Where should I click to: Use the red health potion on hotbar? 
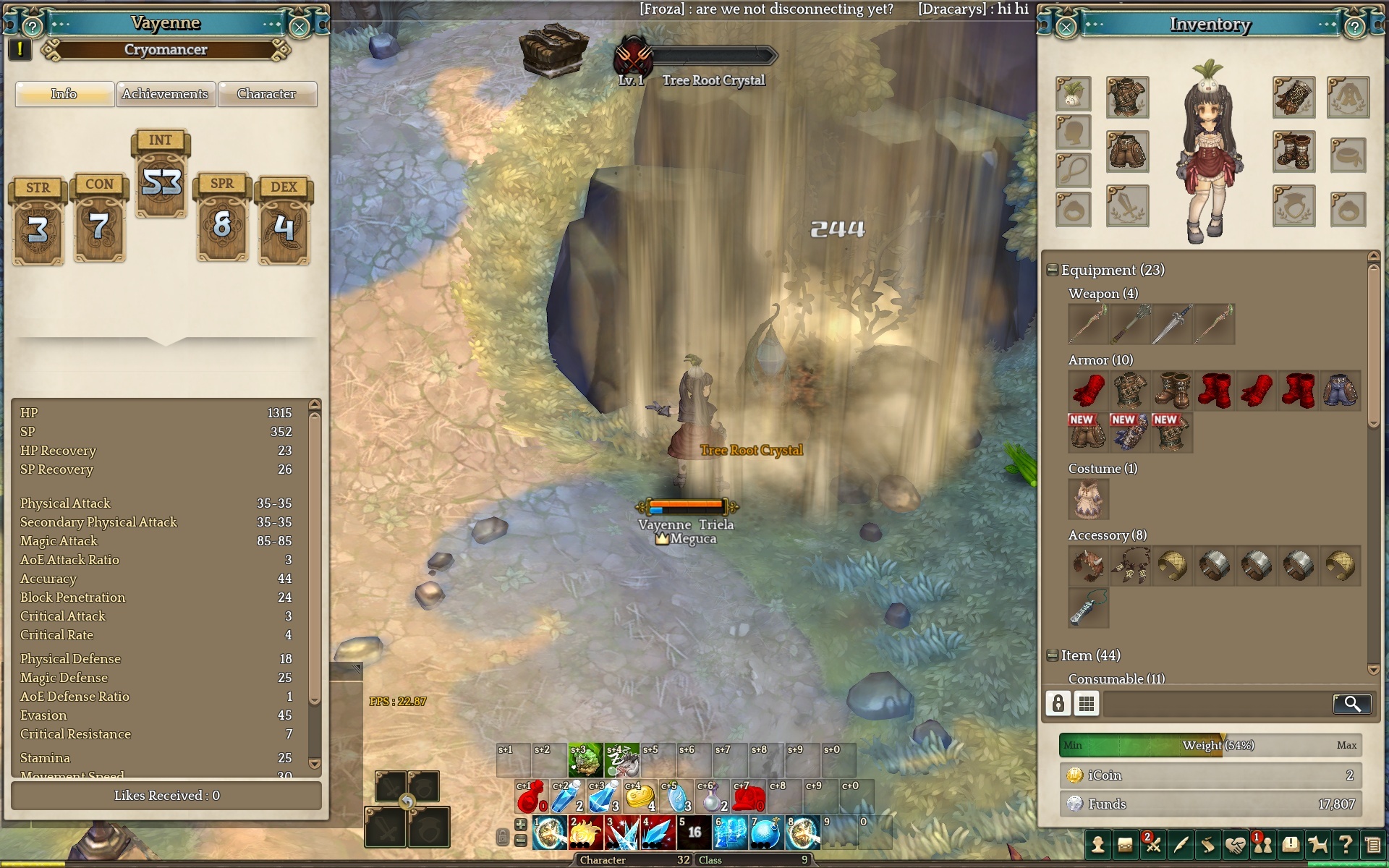click(532, 798)
